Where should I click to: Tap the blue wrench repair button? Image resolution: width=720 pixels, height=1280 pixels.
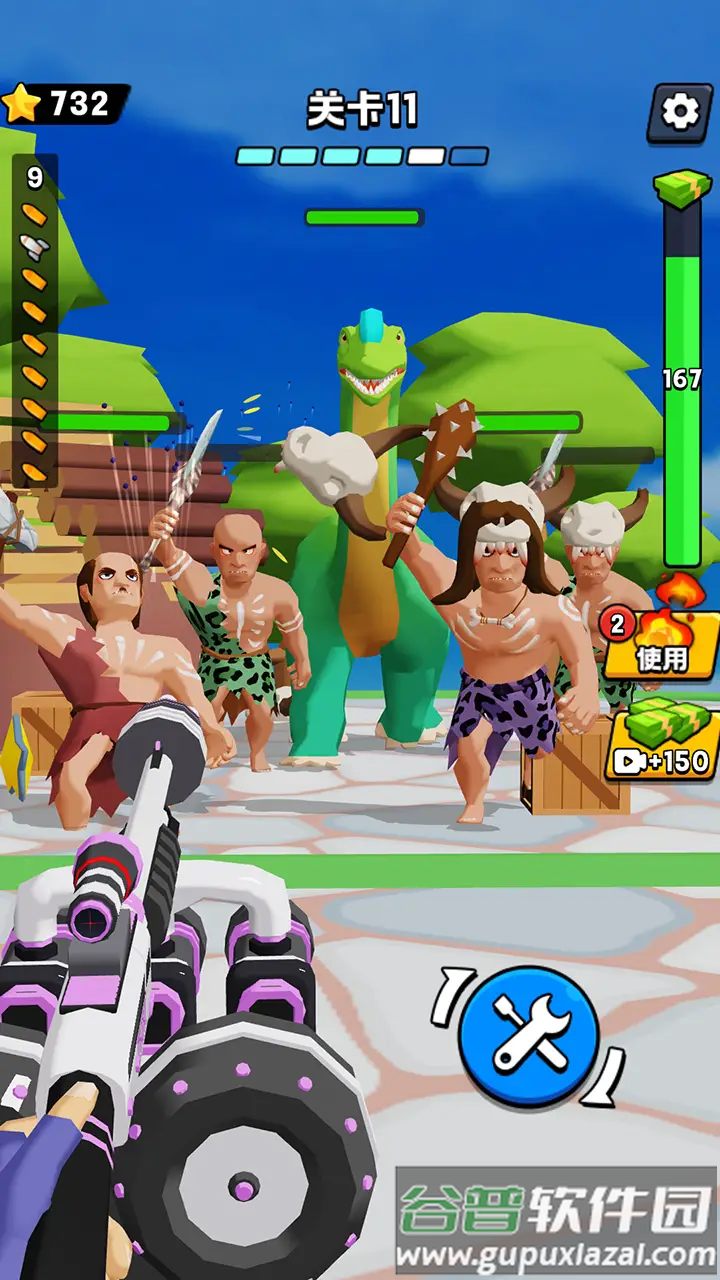click(x=528, y=1035)
